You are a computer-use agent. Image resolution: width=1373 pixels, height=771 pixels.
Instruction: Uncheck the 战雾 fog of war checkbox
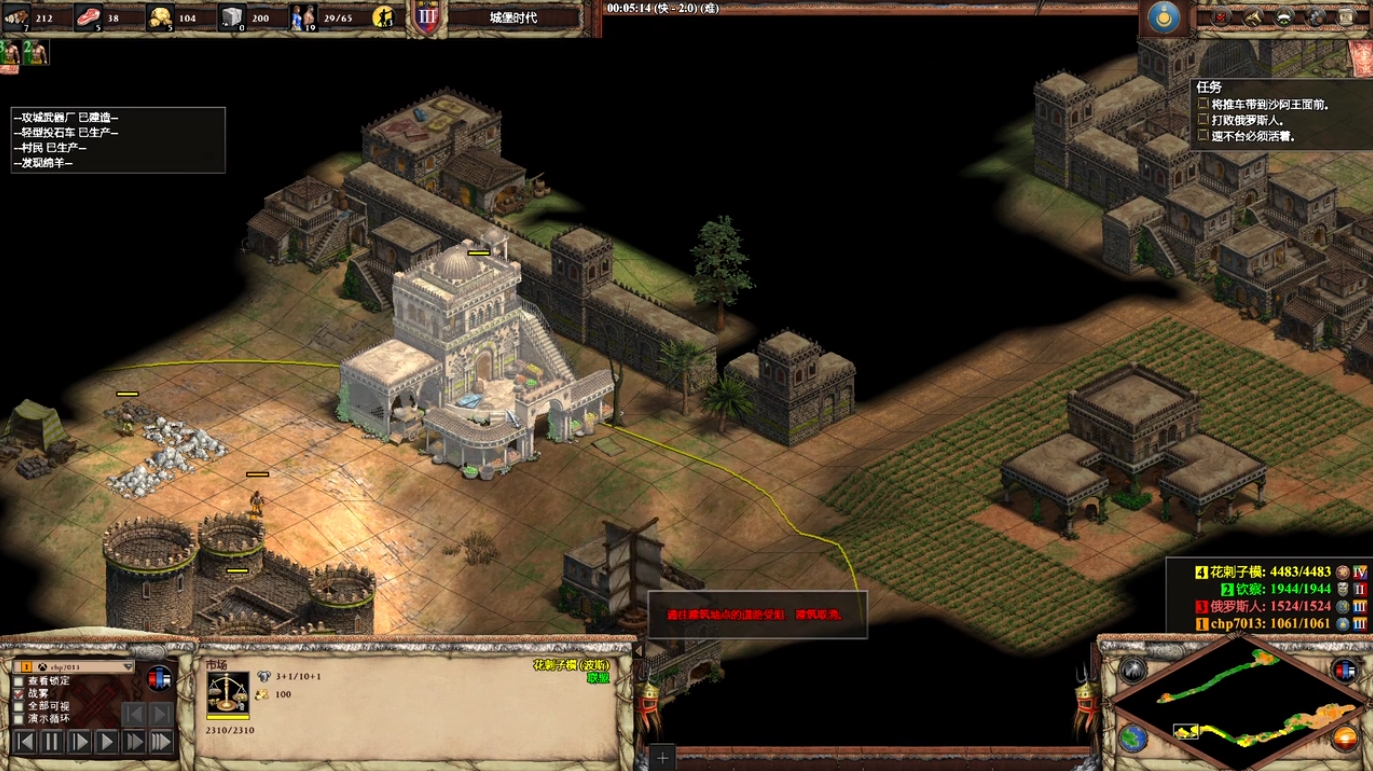coord(19,694)
